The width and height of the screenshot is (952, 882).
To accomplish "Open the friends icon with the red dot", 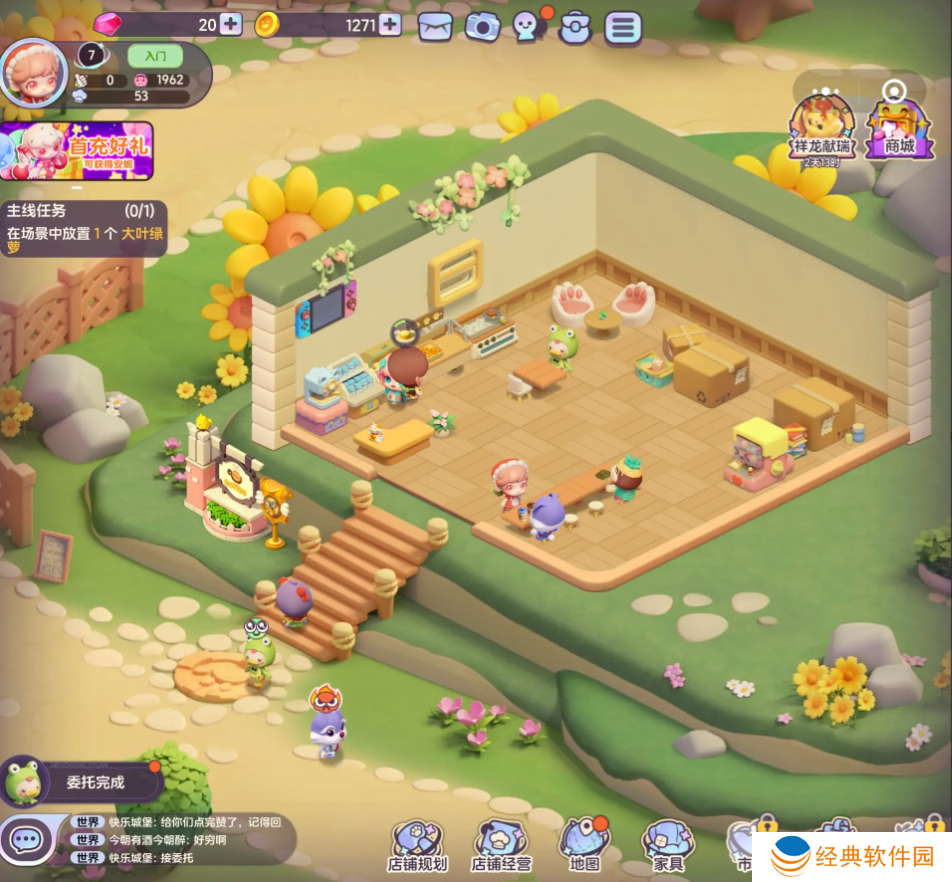I will coord(529,26).
